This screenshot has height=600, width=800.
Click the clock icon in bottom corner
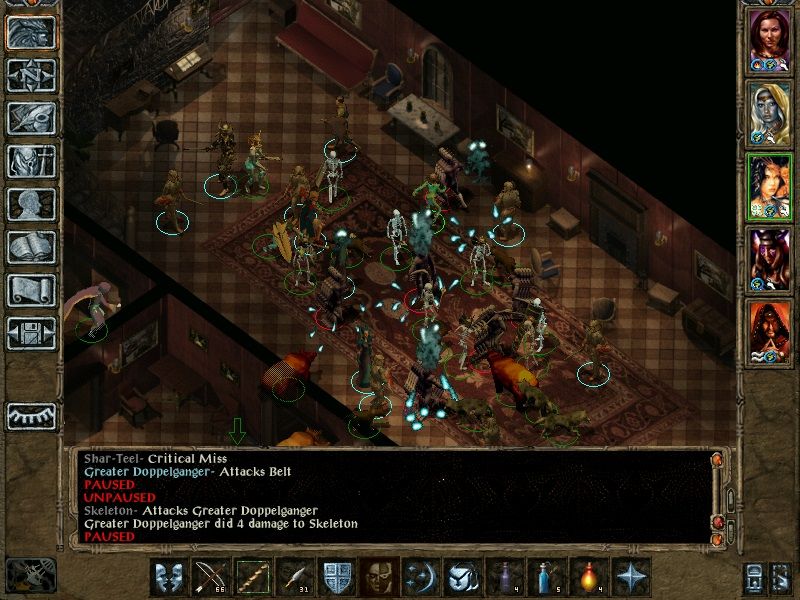click(29, 574)
